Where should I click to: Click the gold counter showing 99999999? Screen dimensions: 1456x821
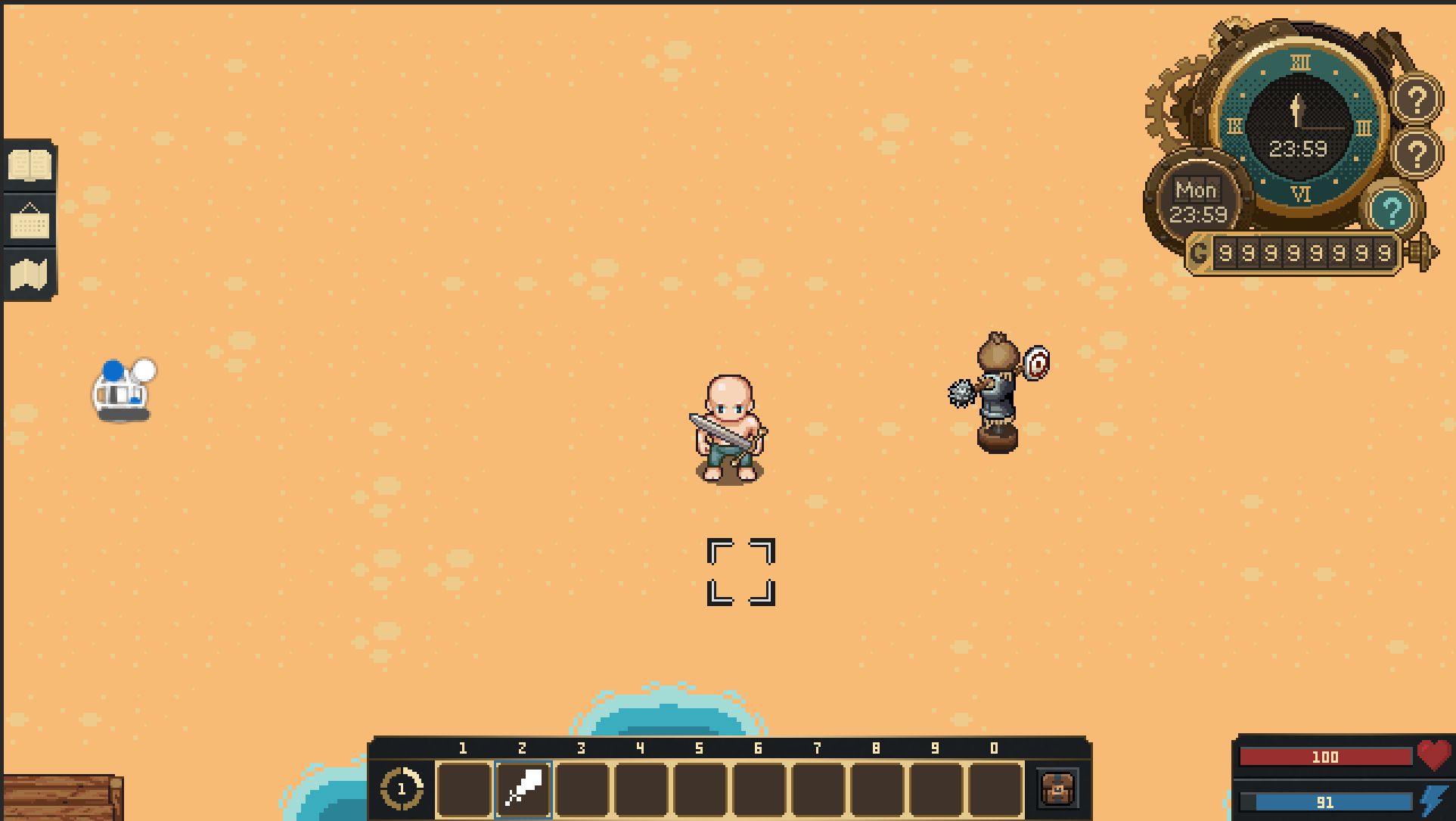(x=1305, y=253)
